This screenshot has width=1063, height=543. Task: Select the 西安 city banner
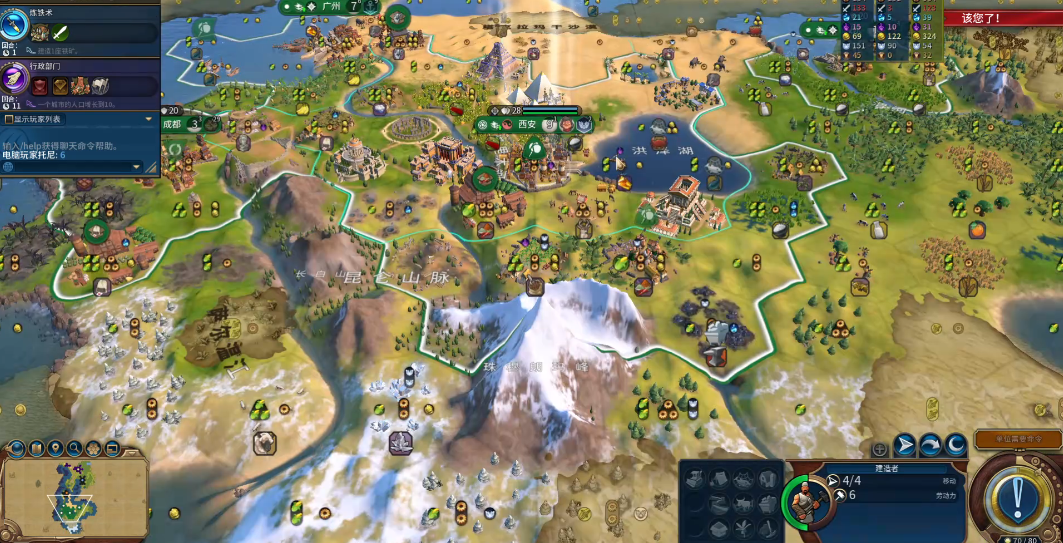[x=526, y=124]
